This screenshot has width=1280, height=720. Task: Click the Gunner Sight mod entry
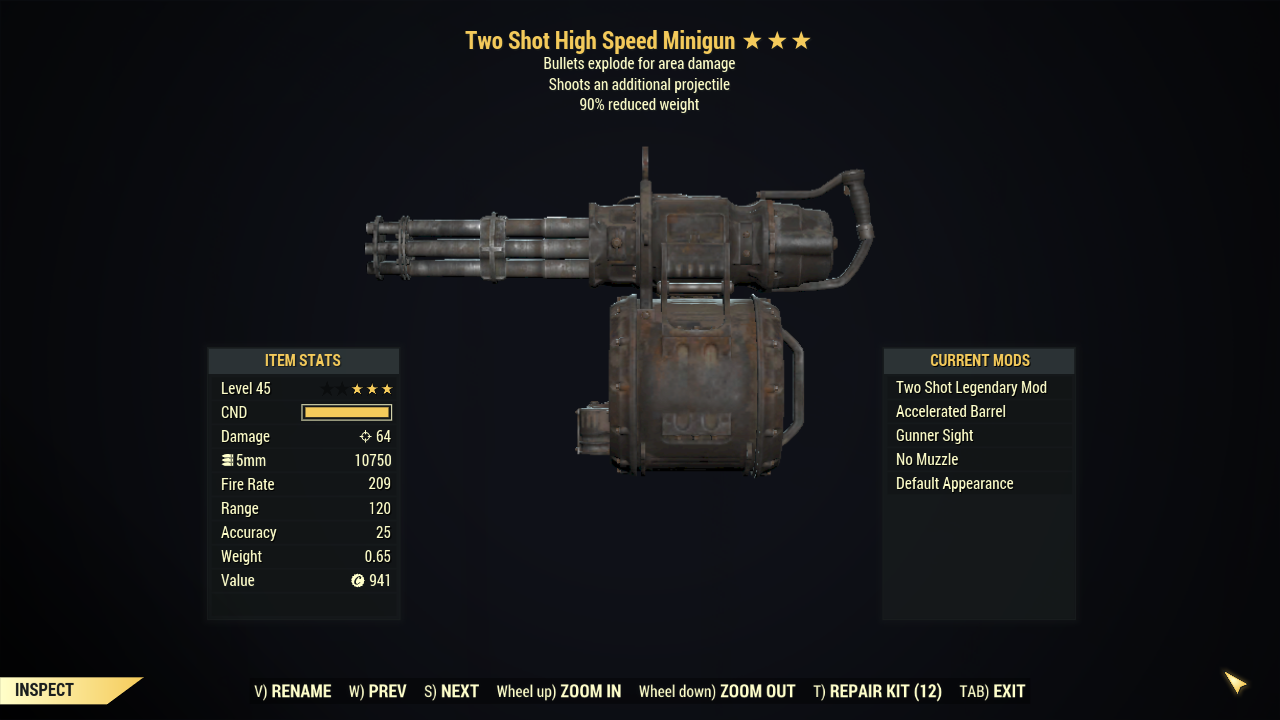coord(934,435)
